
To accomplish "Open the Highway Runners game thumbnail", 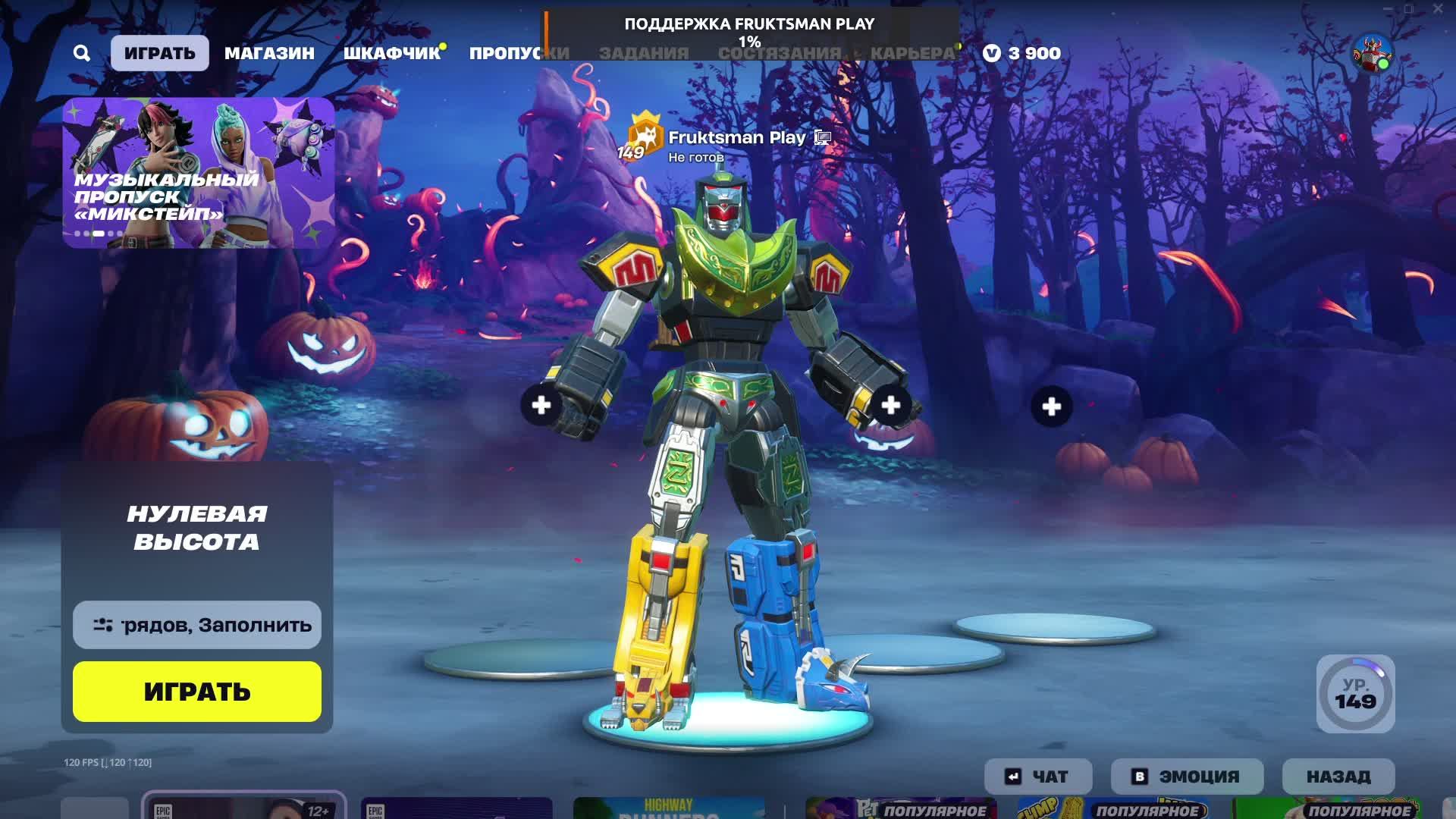I will tap(669, 808).
